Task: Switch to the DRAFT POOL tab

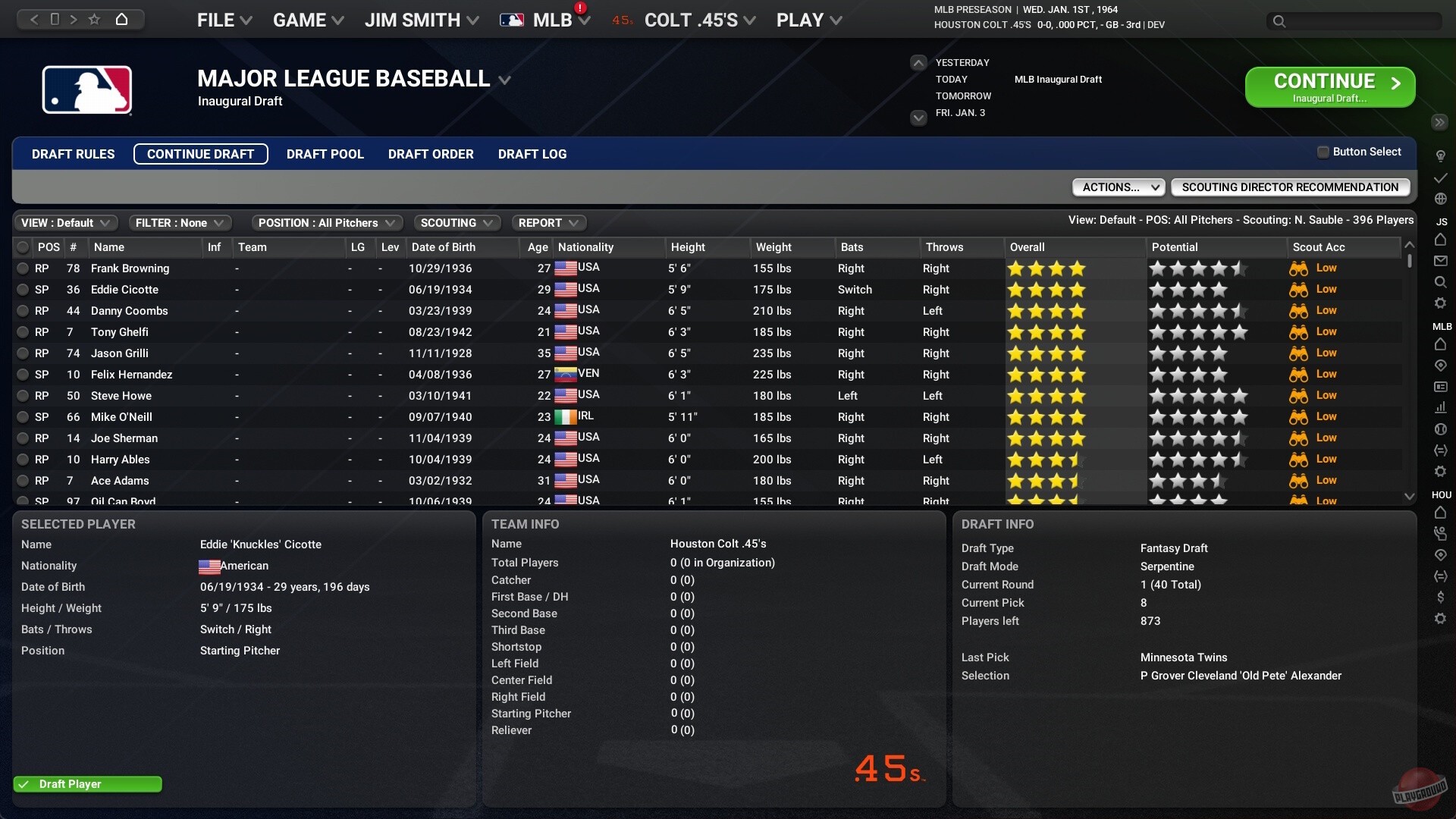Action: pyautogui.click(x=325, y=154)
